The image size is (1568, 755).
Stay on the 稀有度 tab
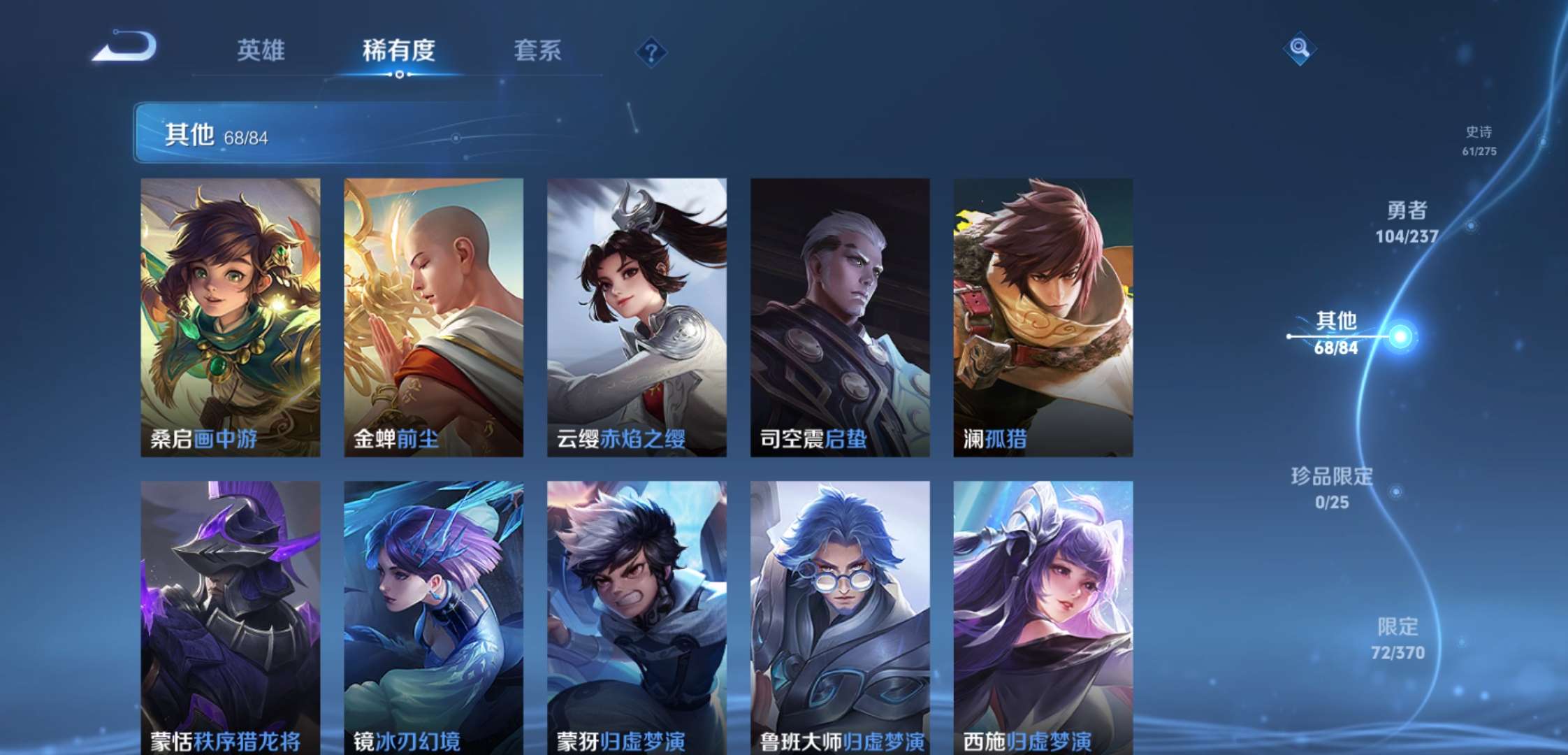(400, 52)
